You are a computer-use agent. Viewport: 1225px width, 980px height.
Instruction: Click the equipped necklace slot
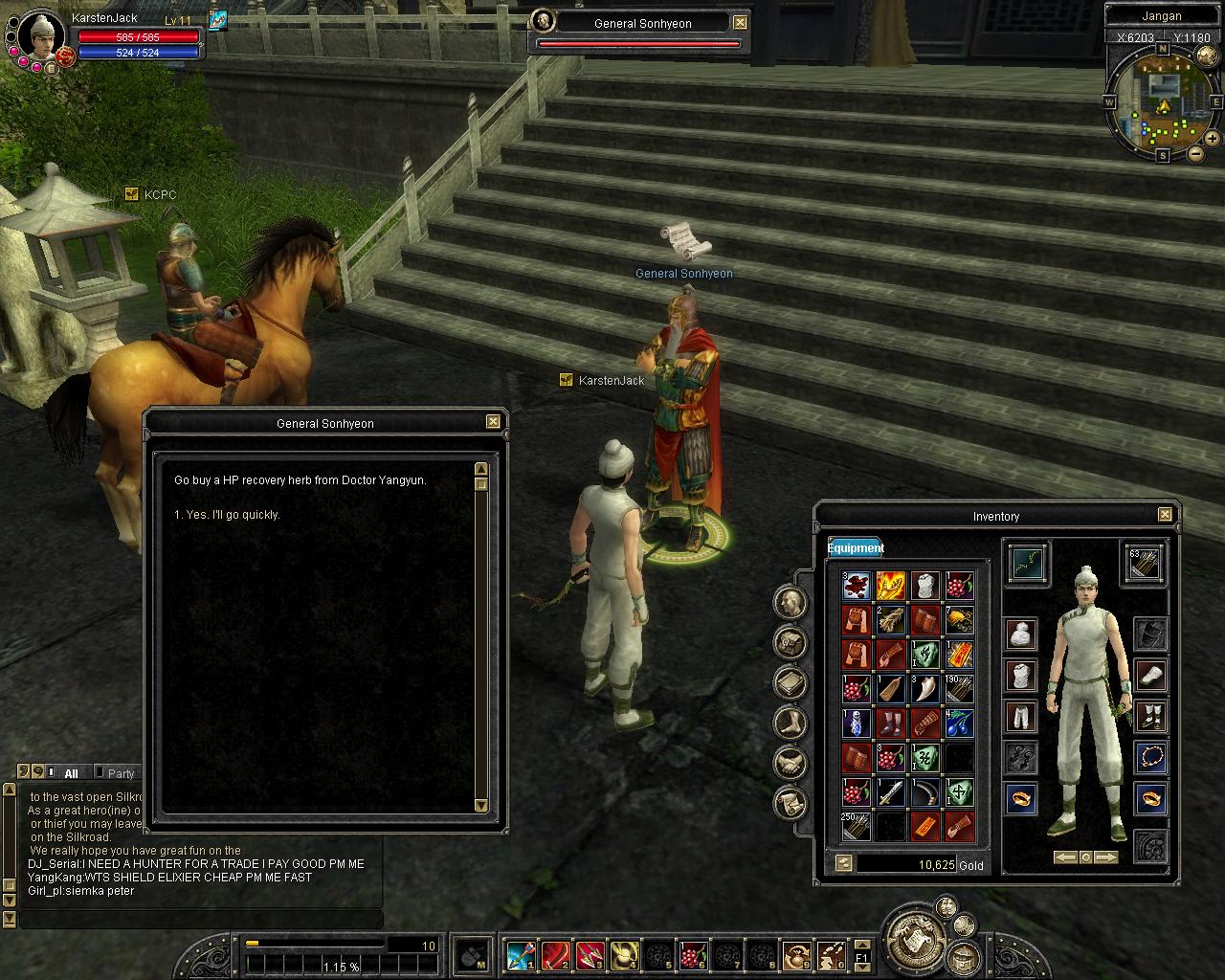click(x=1151, y=757)
